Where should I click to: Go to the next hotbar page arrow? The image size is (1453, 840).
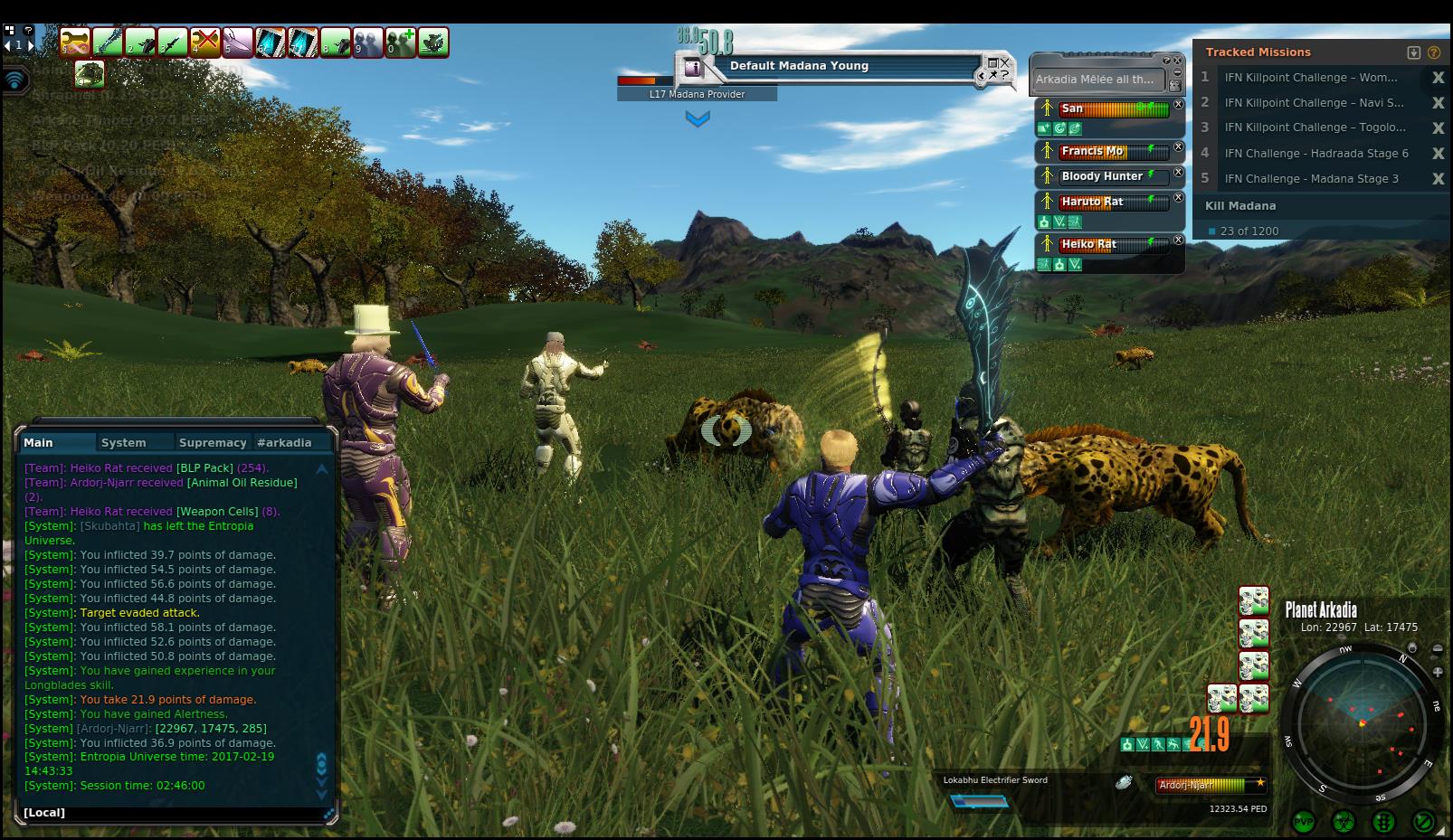32,44
